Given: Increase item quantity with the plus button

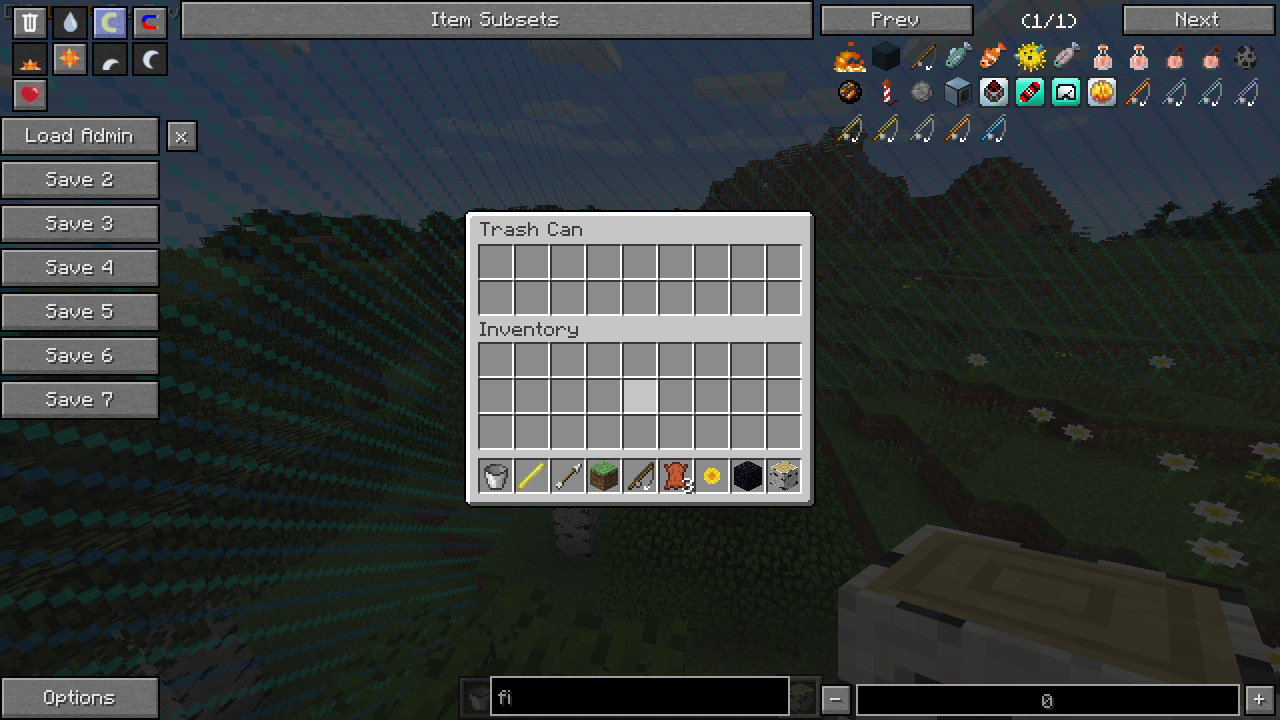Looking at the screenshot, I should [1259, 699].
